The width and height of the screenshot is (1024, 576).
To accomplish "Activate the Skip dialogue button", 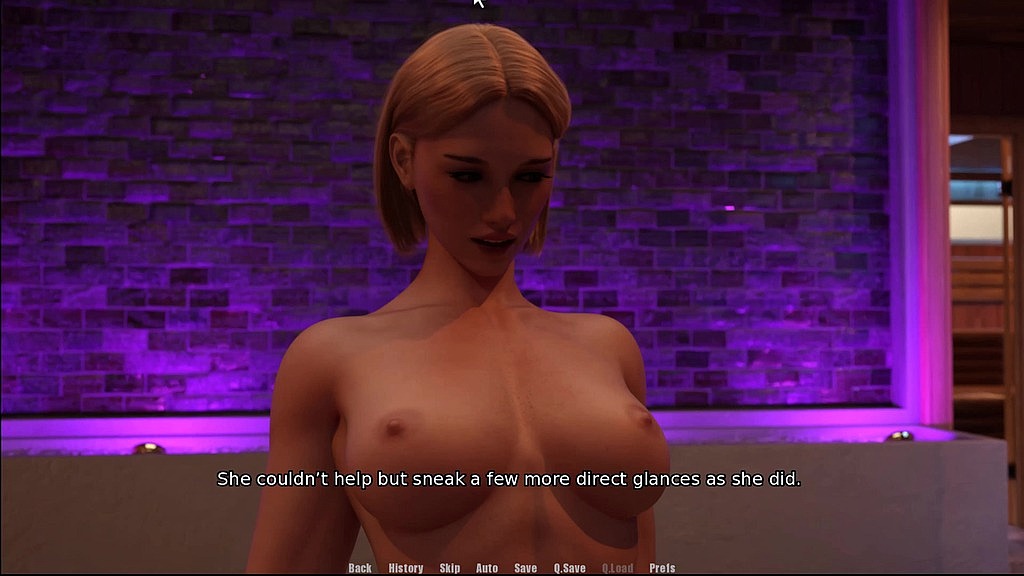I will tap(450, 568).
